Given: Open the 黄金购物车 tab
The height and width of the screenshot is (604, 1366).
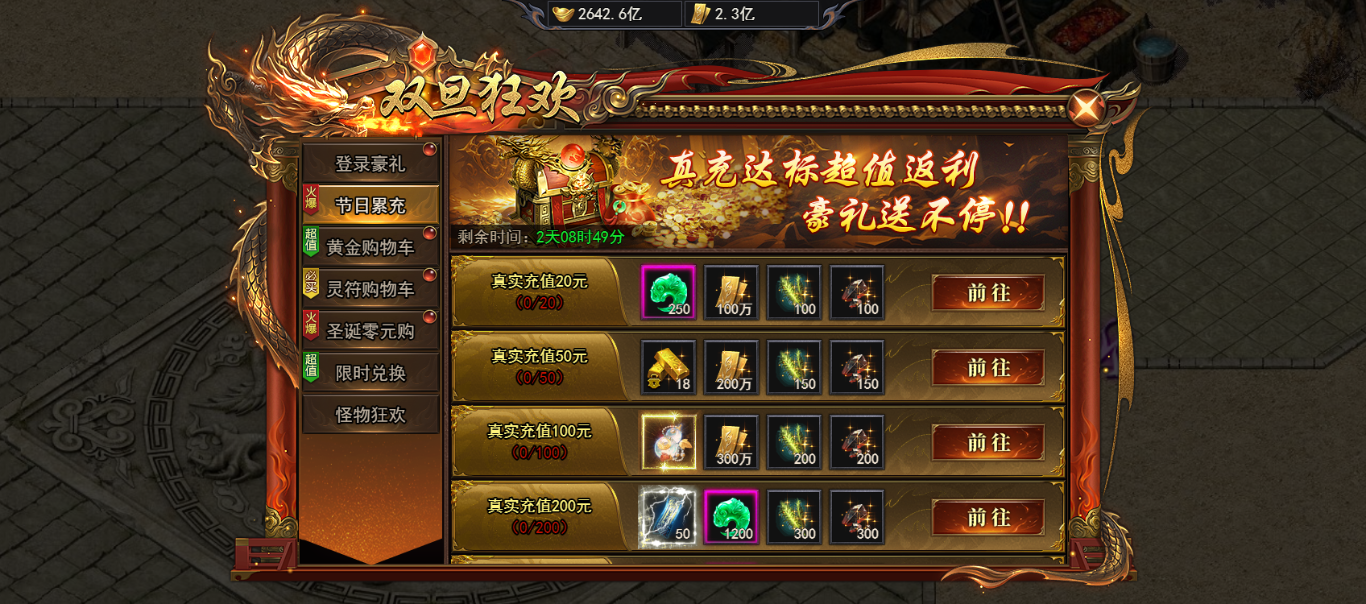Looking at the screenshot, I should click(370, 247).
